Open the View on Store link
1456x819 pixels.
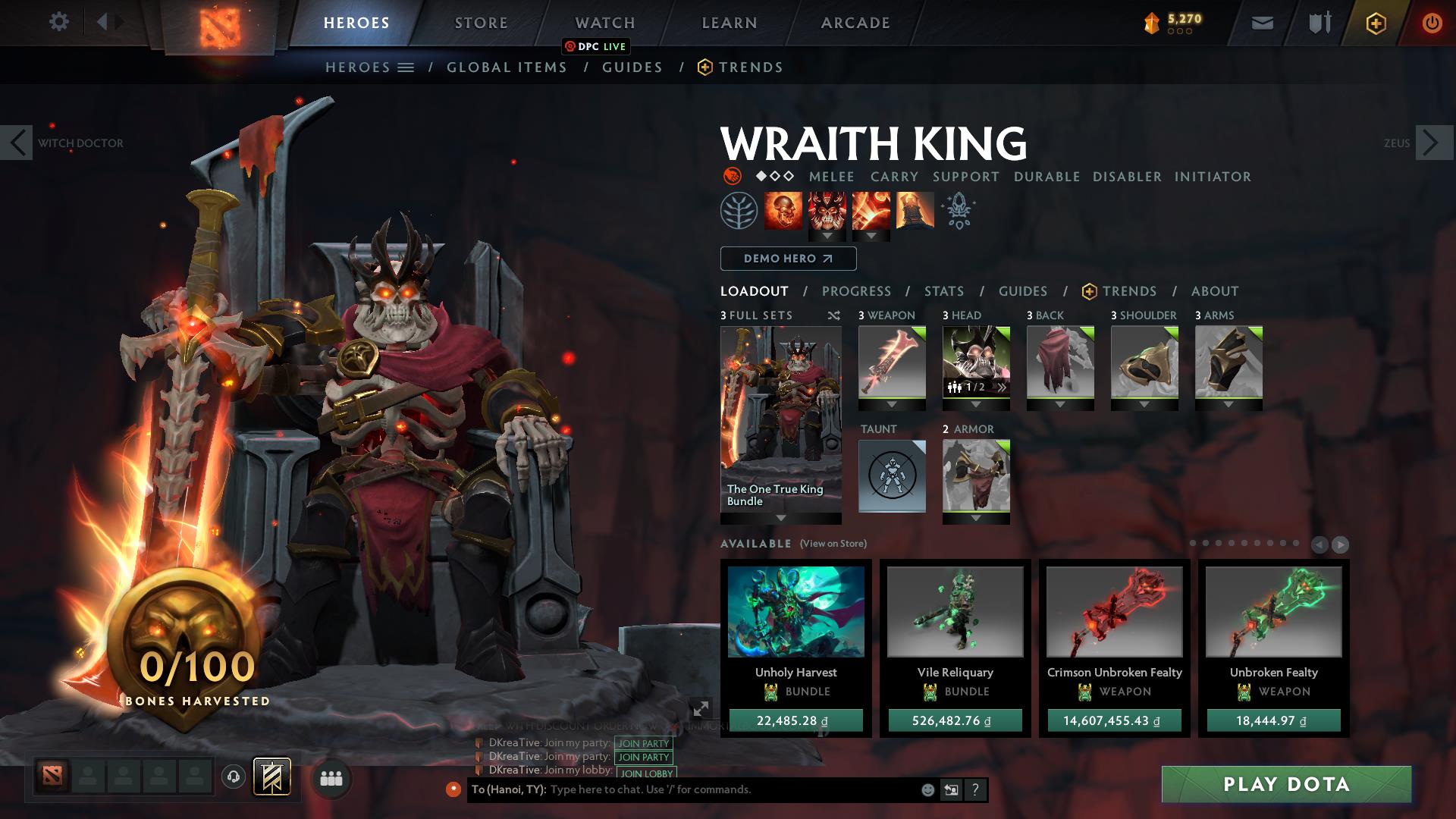(x=832, y=544)
